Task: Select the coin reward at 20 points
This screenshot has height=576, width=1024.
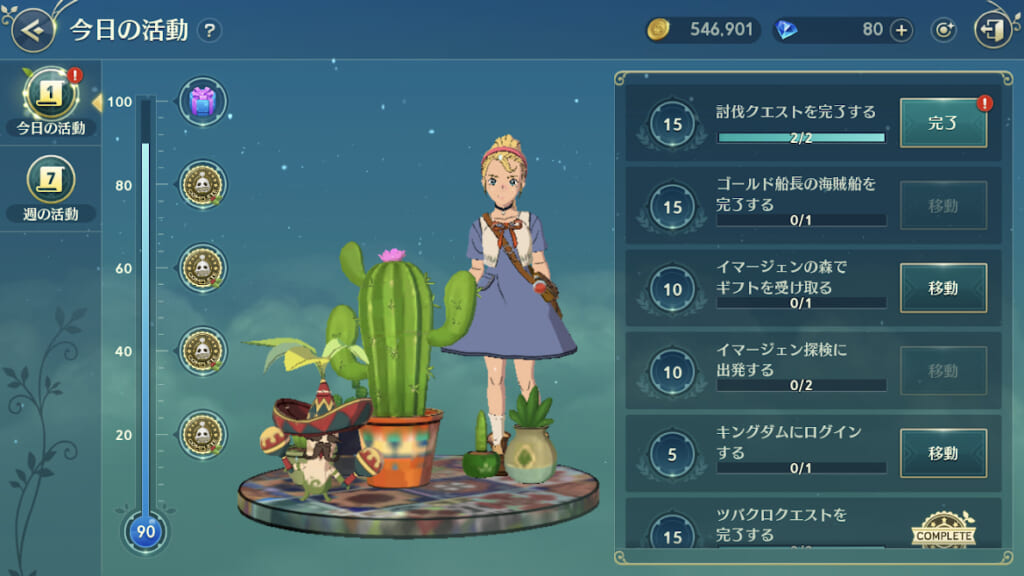Action: point(203,434)
